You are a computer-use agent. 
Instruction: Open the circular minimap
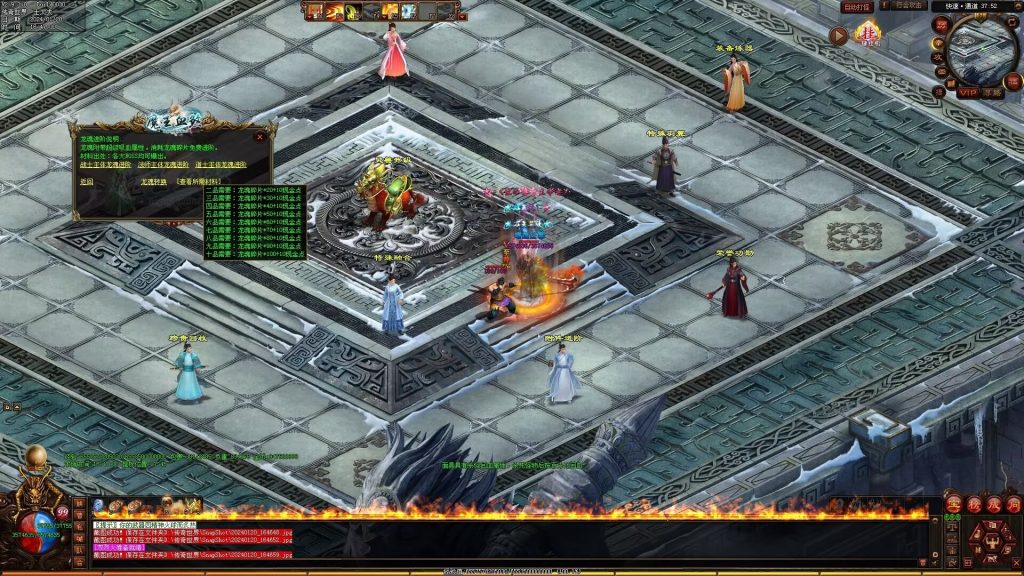click(x=981, y=48)
